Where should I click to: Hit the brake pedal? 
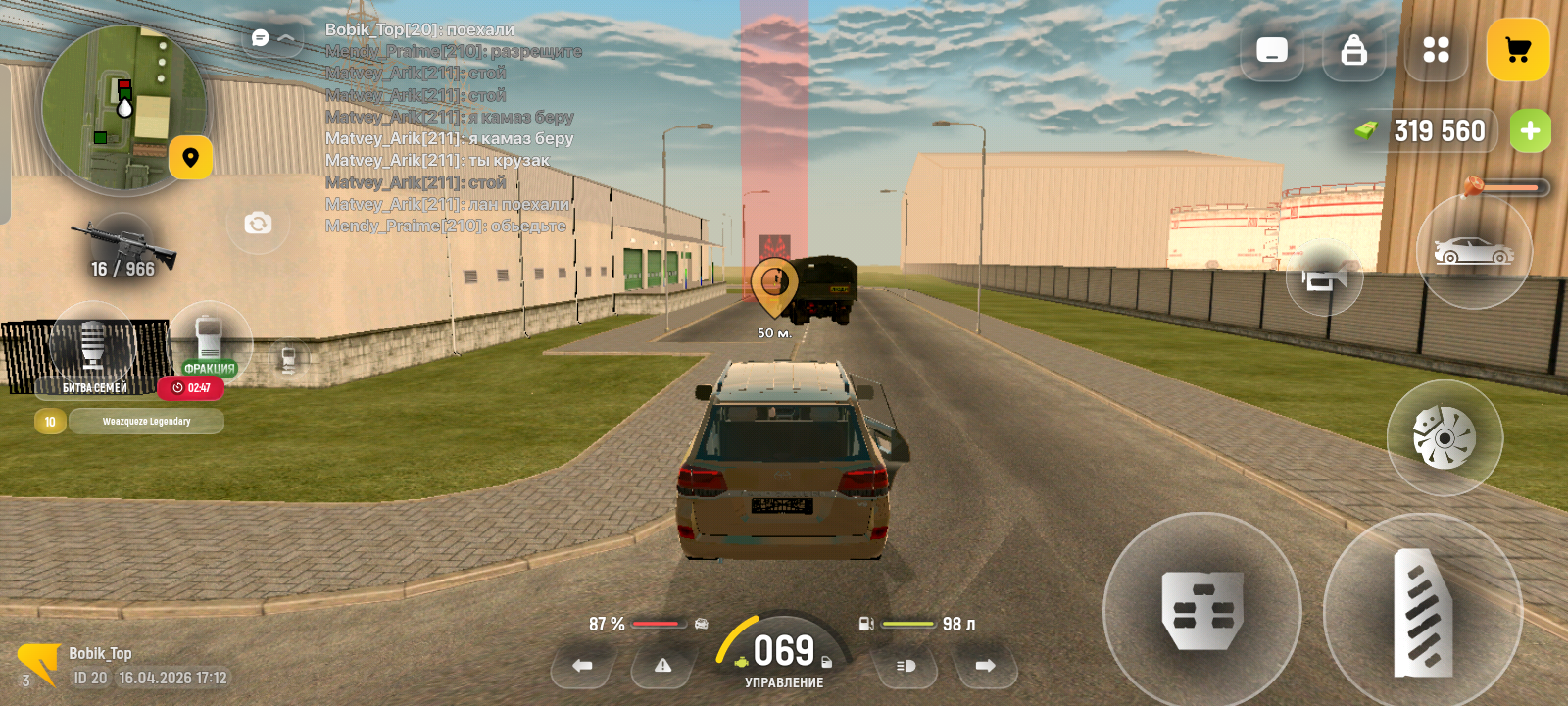[x=1201, y=611]
